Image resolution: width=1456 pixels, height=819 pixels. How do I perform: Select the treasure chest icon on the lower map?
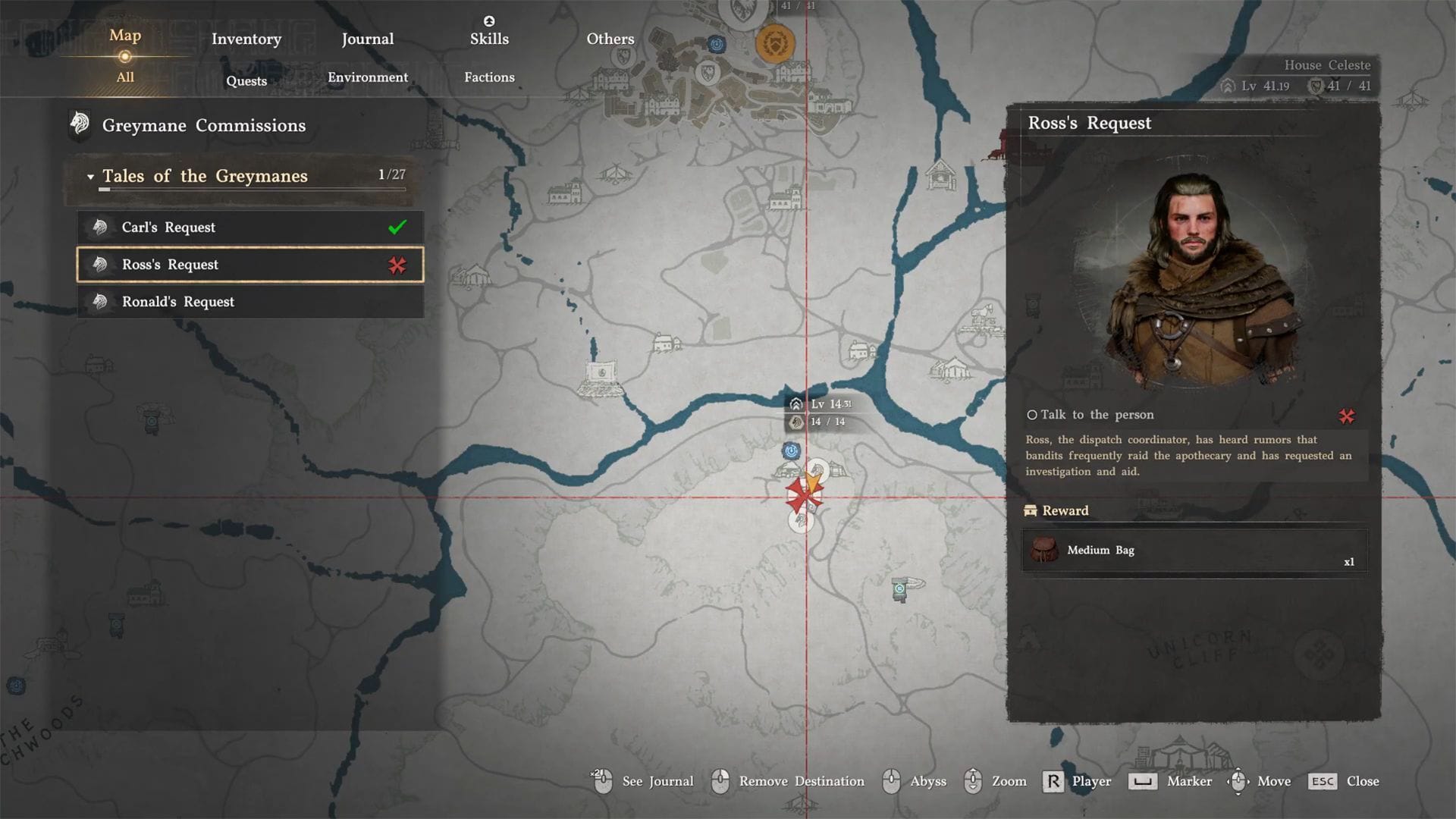899,589
